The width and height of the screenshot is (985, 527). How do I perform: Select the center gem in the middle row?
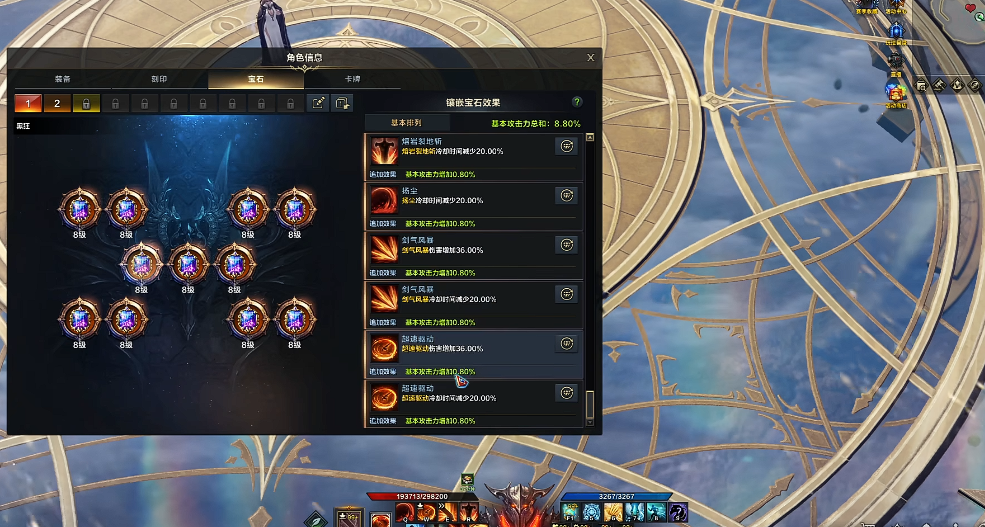pos(187,263)
